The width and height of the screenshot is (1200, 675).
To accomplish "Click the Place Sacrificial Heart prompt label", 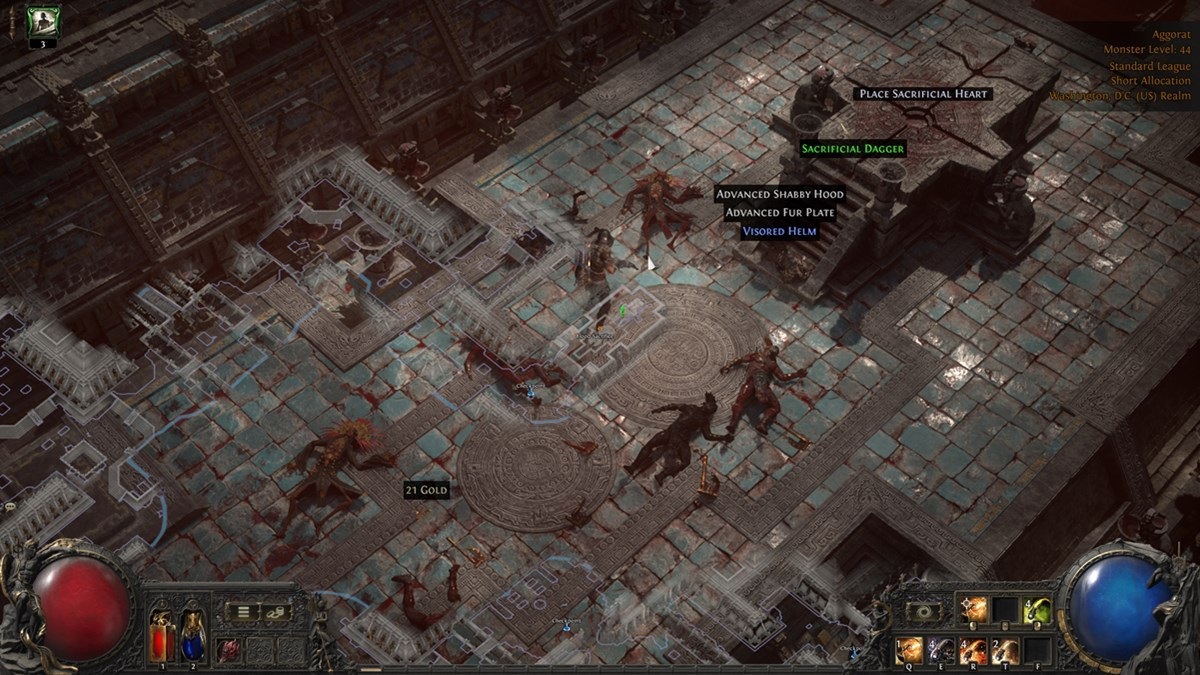I will click(924, 94).
